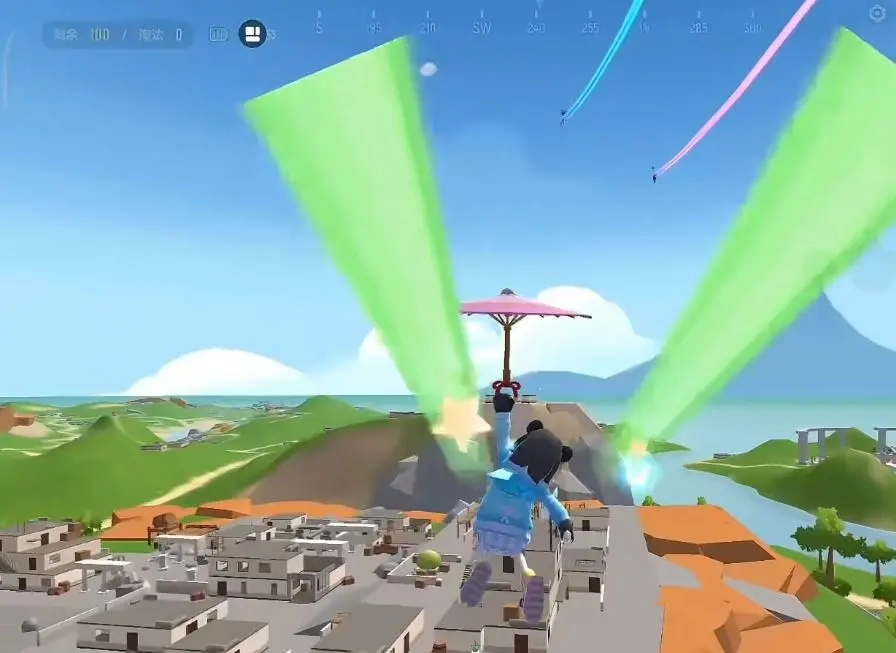This screenshot has height=653, width=896.
Task: Click the dark circular layout icon
Action: [x=252, y=34]
